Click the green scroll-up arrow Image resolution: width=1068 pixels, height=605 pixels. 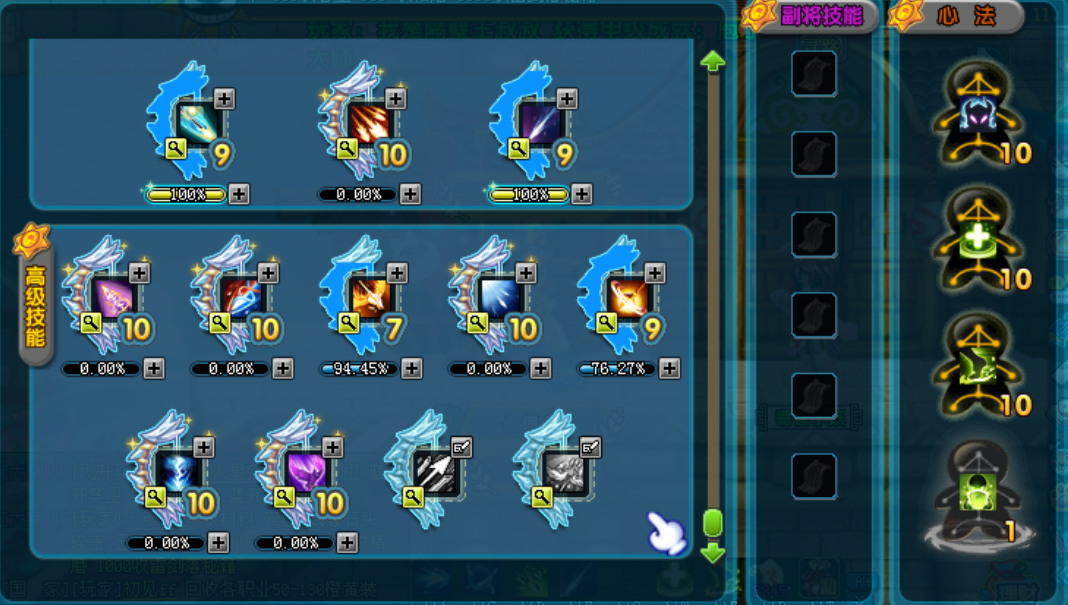[713, 61]
